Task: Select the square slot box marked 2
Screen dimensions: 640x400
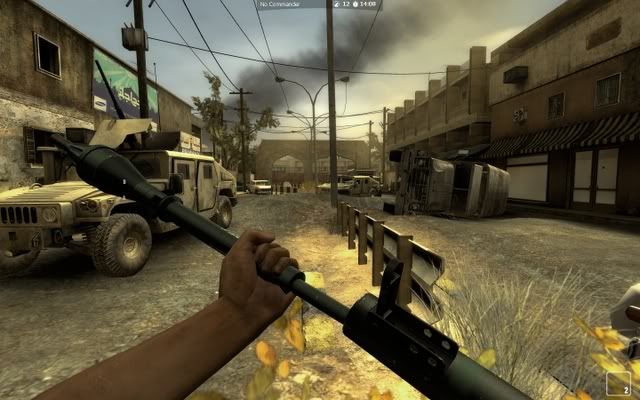Action: click(x=619, y=383)
